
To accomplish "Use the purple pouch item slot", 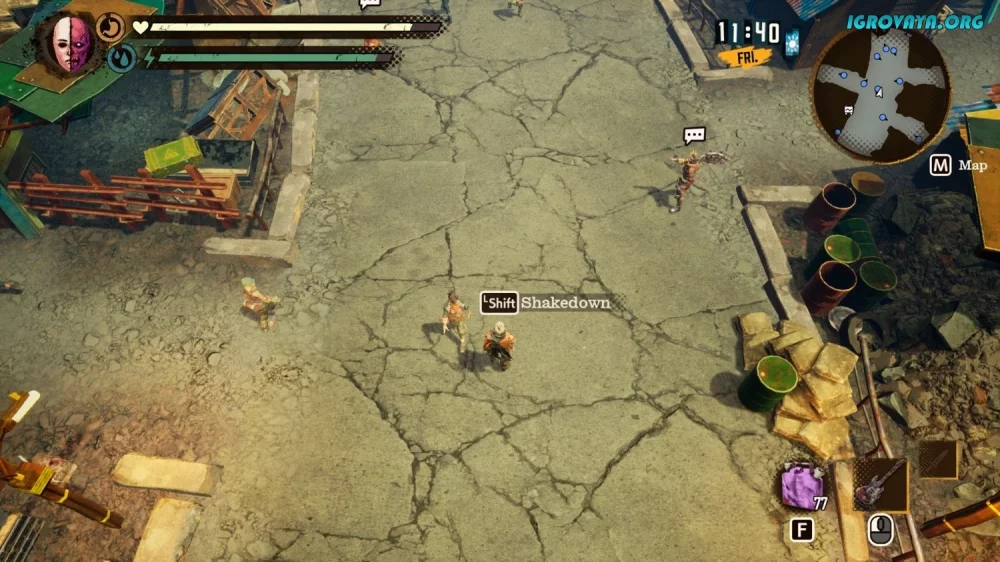I will coord(800,488).
